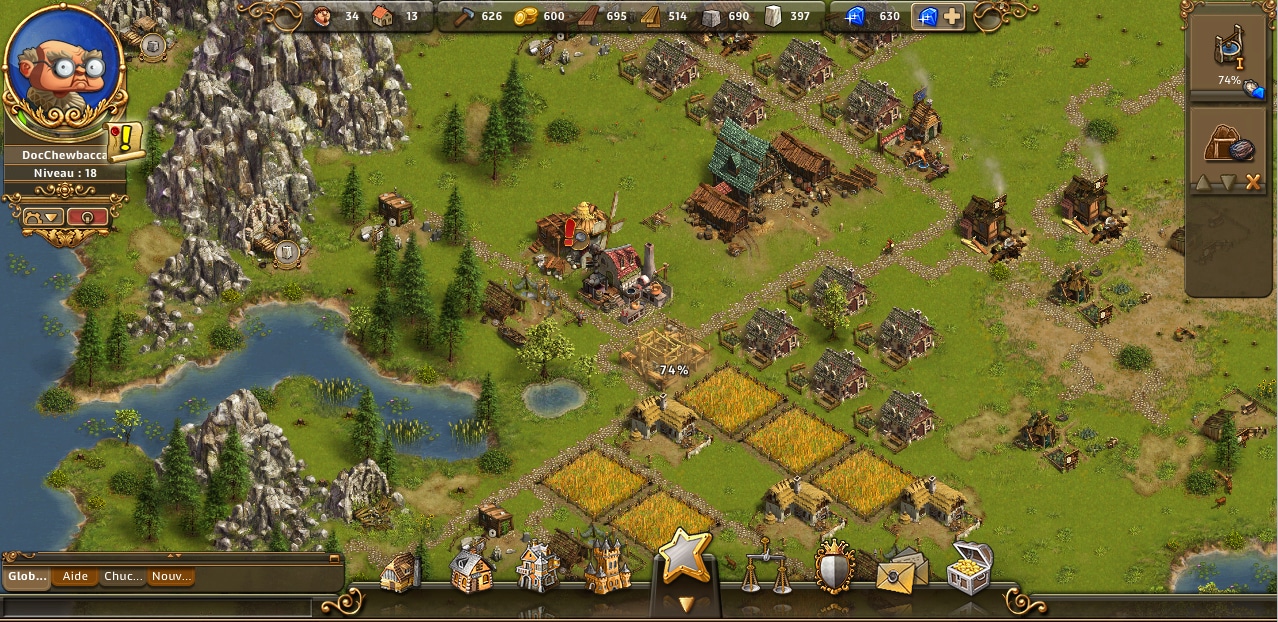This screenshot has height=622, width=1278.
Task: Move the queued mine down in the queue
Action: [x=1228, y=182]
